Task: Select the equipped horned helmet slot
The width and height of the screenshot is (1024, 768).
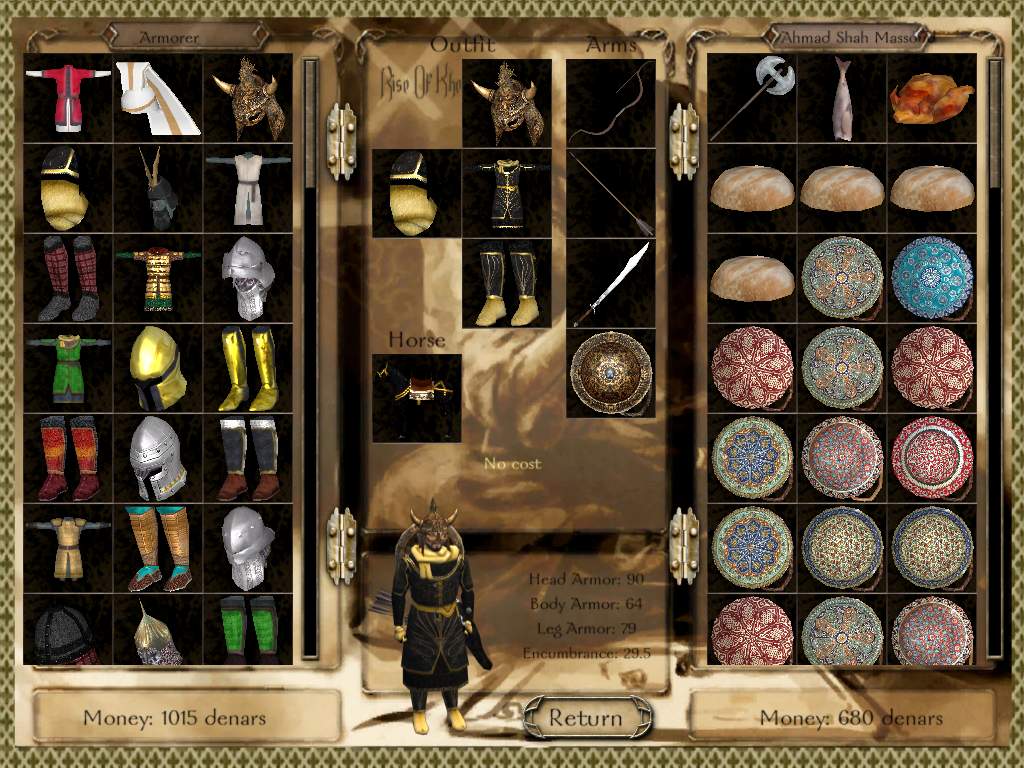Action: pos(507,104)
